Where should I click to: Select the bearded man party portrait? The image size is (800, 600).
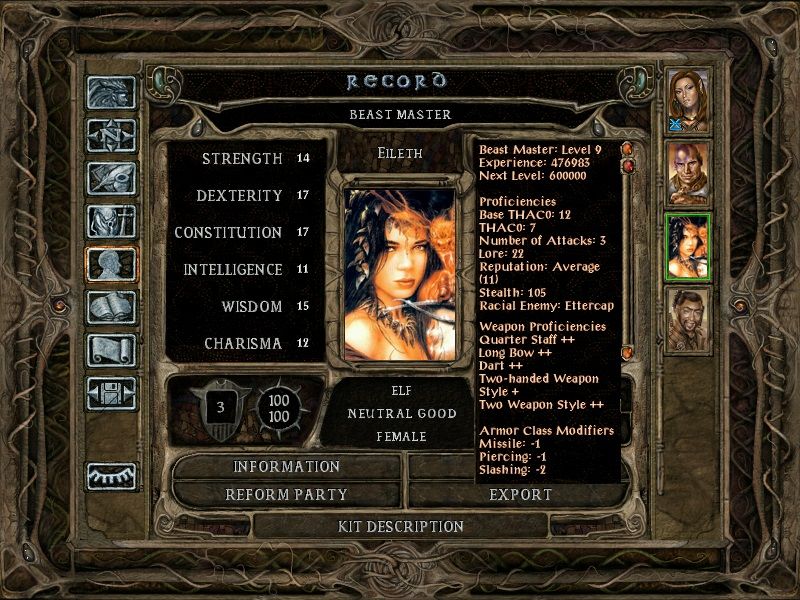point(688,320)
